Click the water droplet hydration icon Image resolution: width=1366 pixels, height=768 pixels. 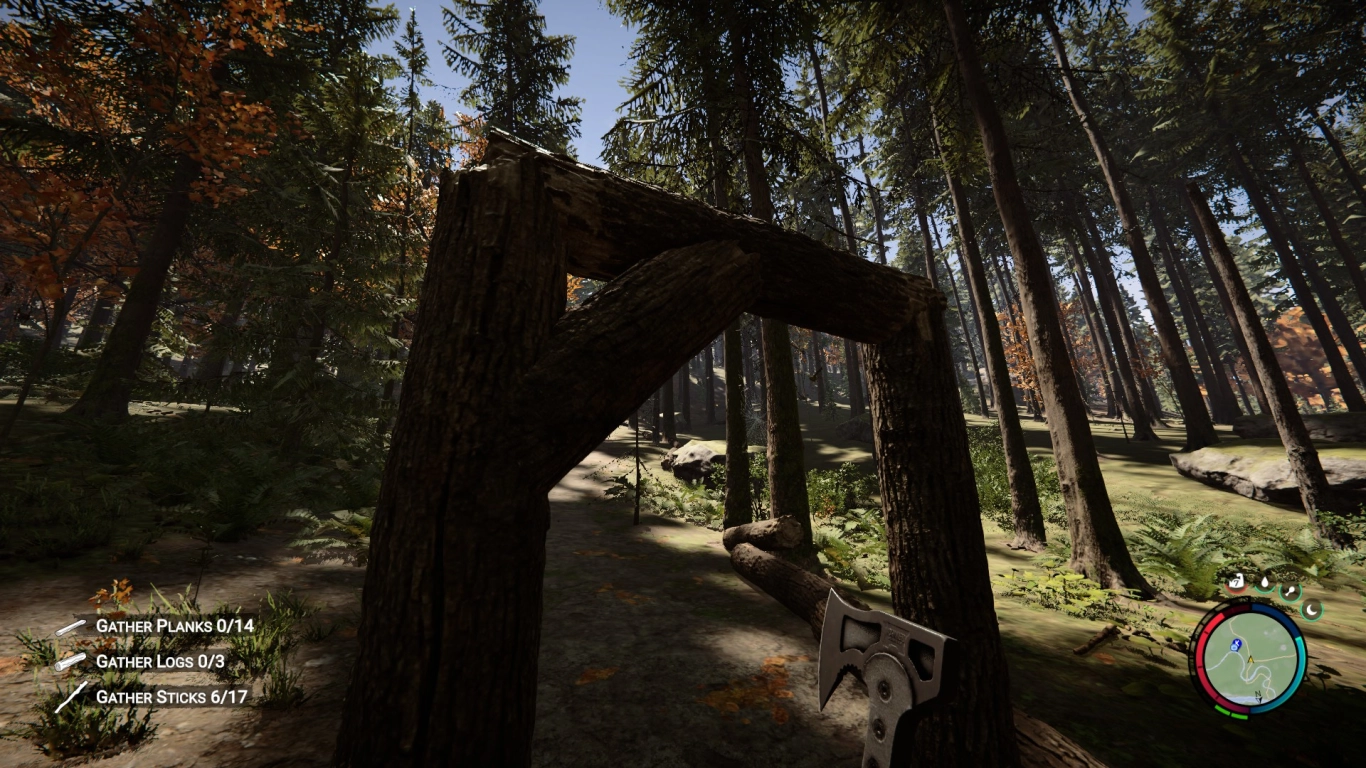tap(1265, 583)
